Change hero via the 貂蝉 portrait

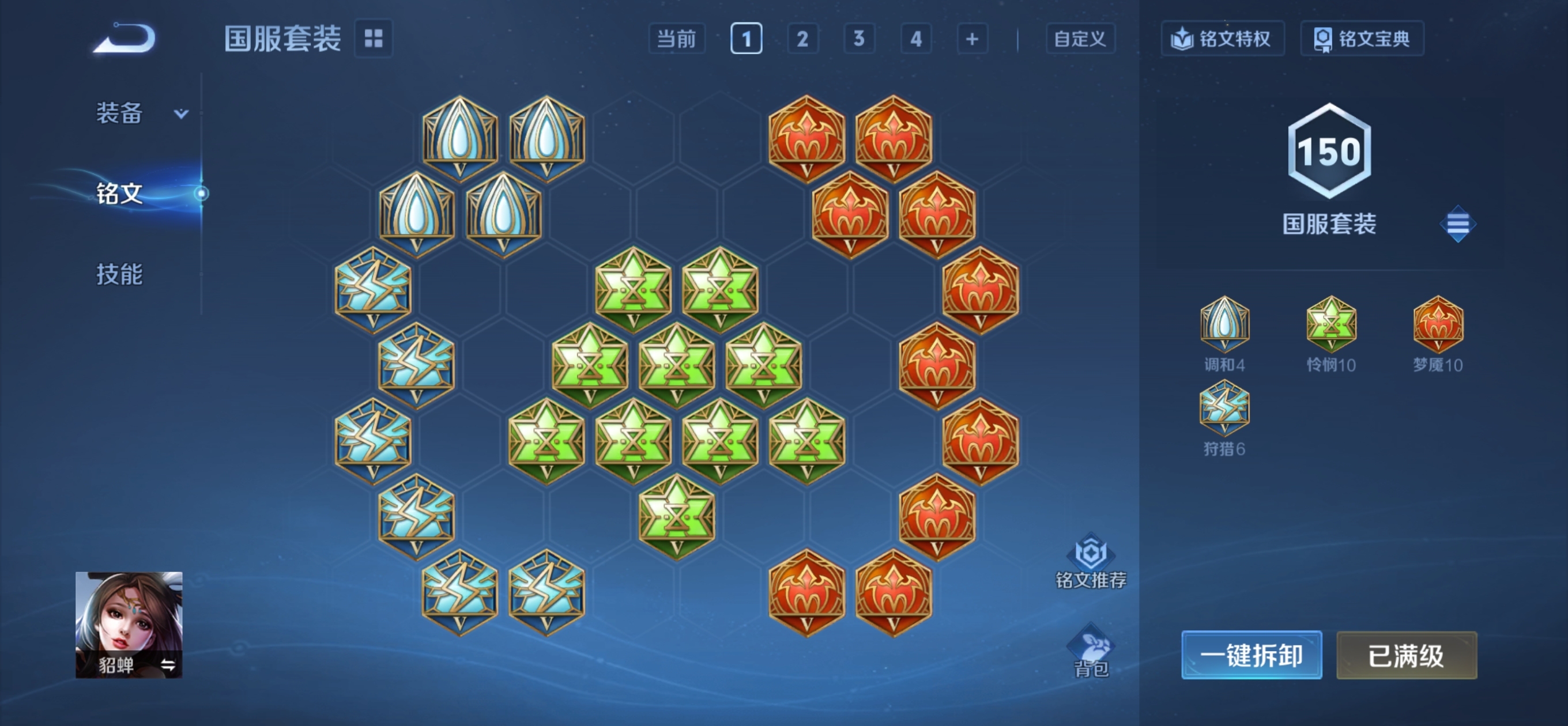coord(129,624)
